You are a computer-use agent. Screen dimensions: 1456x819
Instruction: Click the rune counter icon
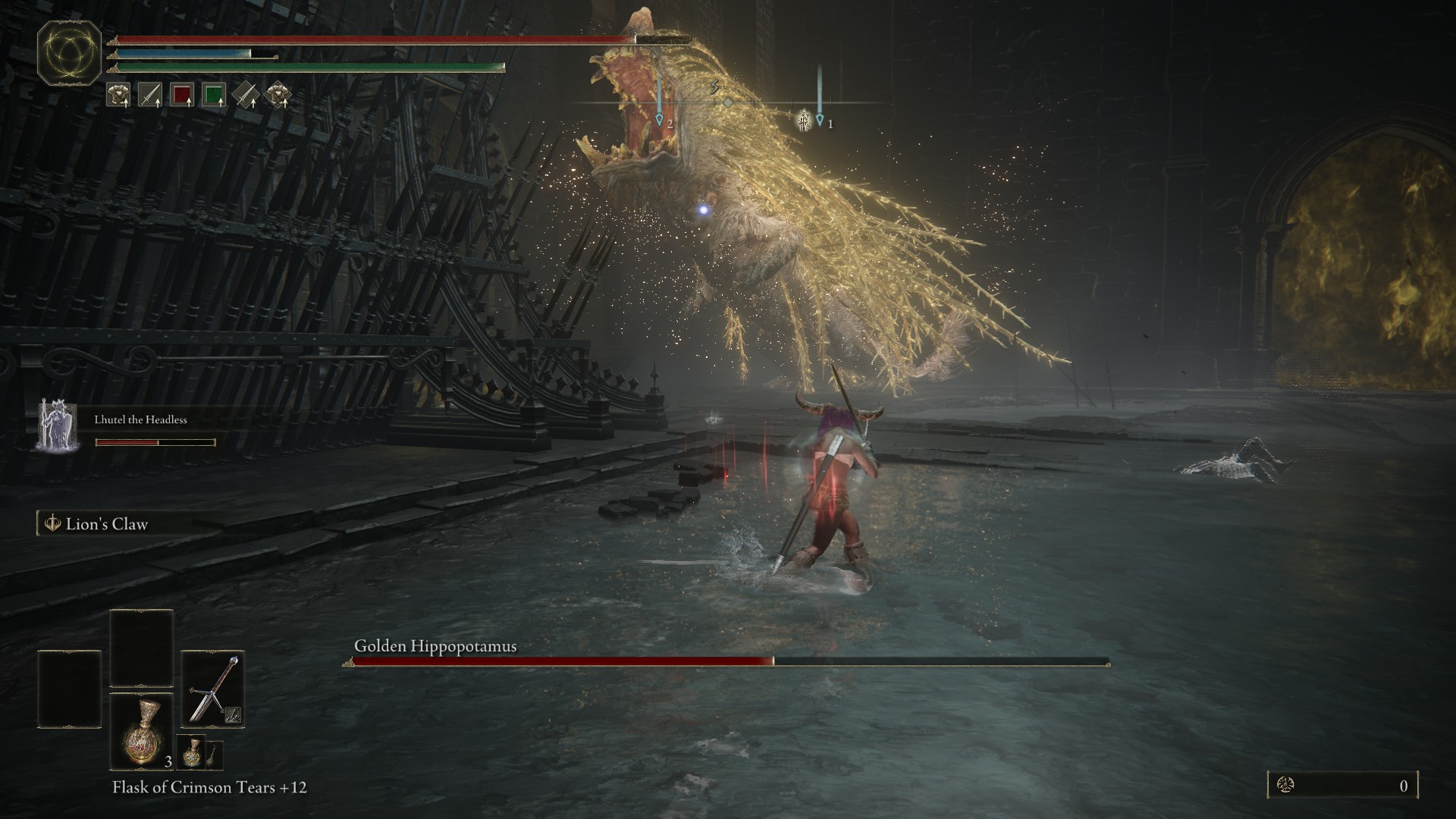[1285, 786]
